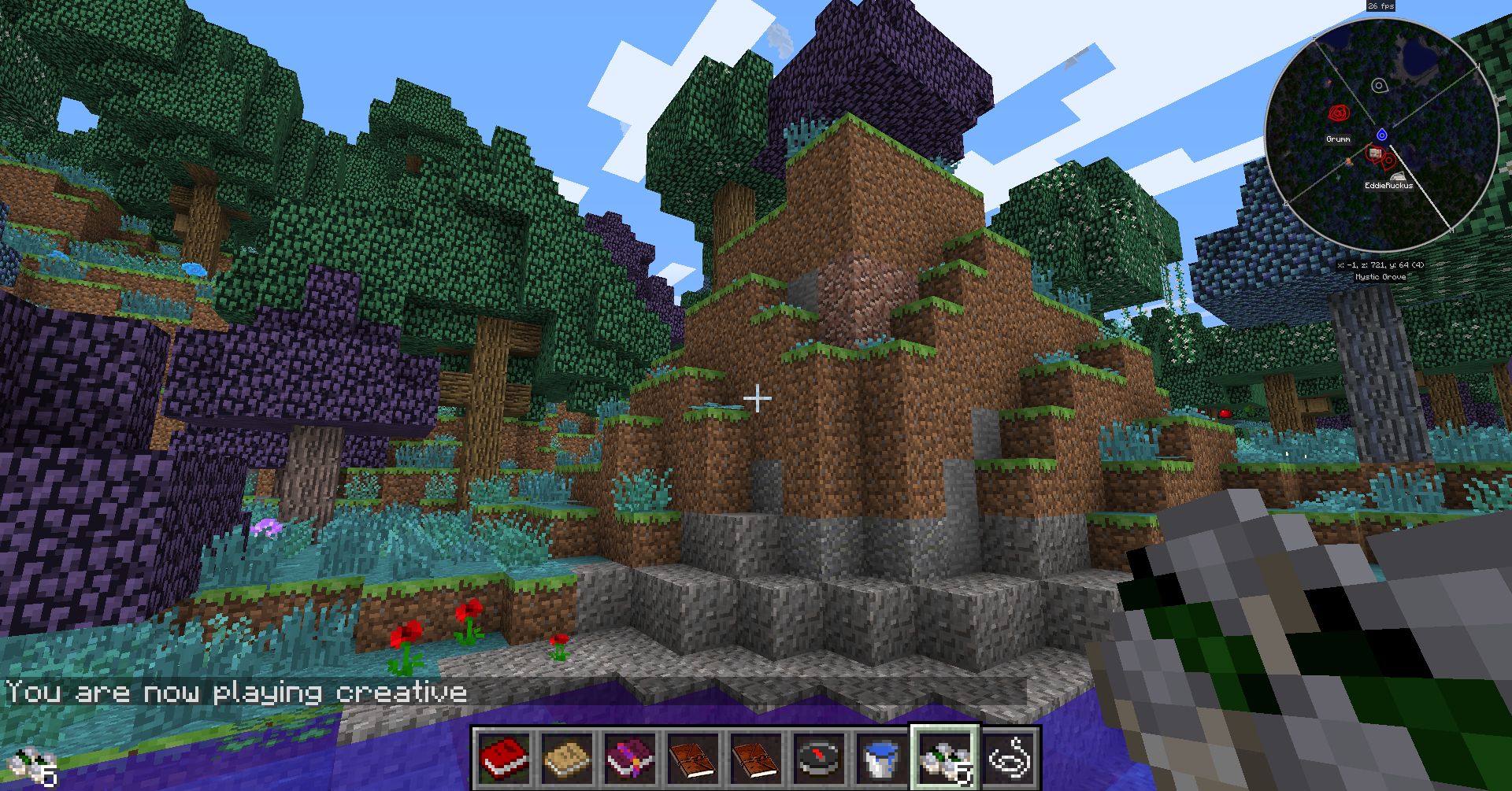
Task: Select the red book hotbar slot
Action: pyautogui.click(x=504, y=758)
